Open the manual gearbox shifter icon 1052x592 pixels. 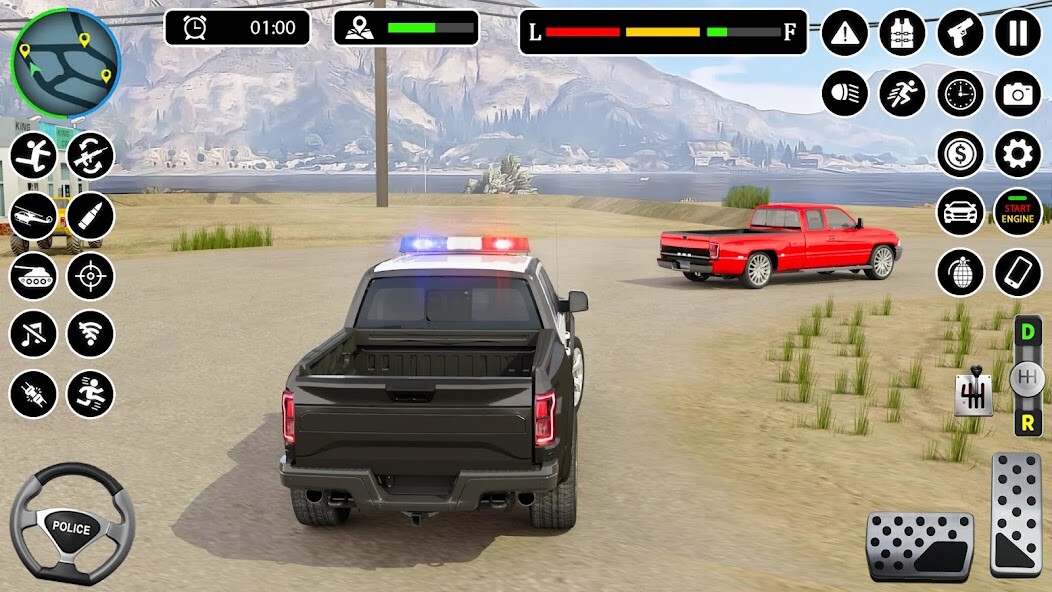coord(972,394)
